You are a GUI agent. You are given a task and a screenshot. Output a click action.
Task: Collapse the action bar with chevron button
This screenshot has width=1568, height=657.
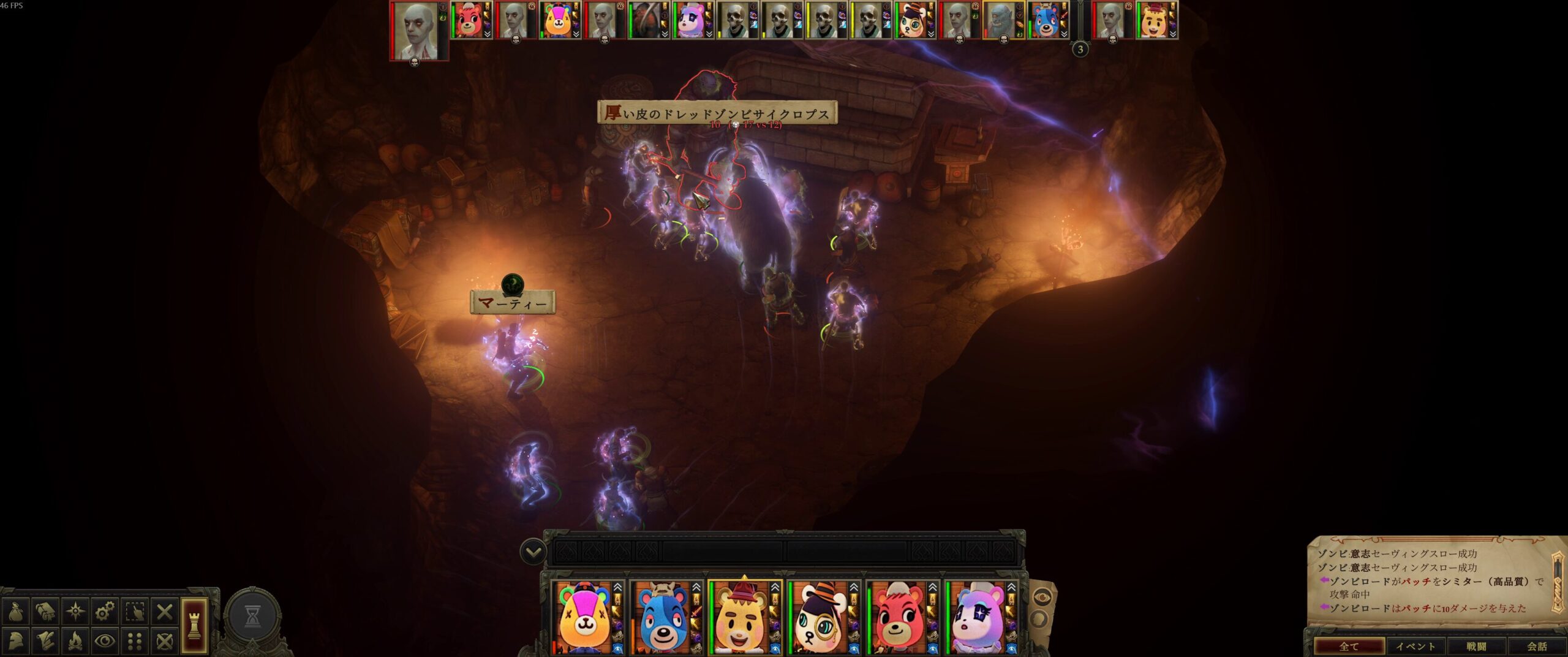coord(533,552)
